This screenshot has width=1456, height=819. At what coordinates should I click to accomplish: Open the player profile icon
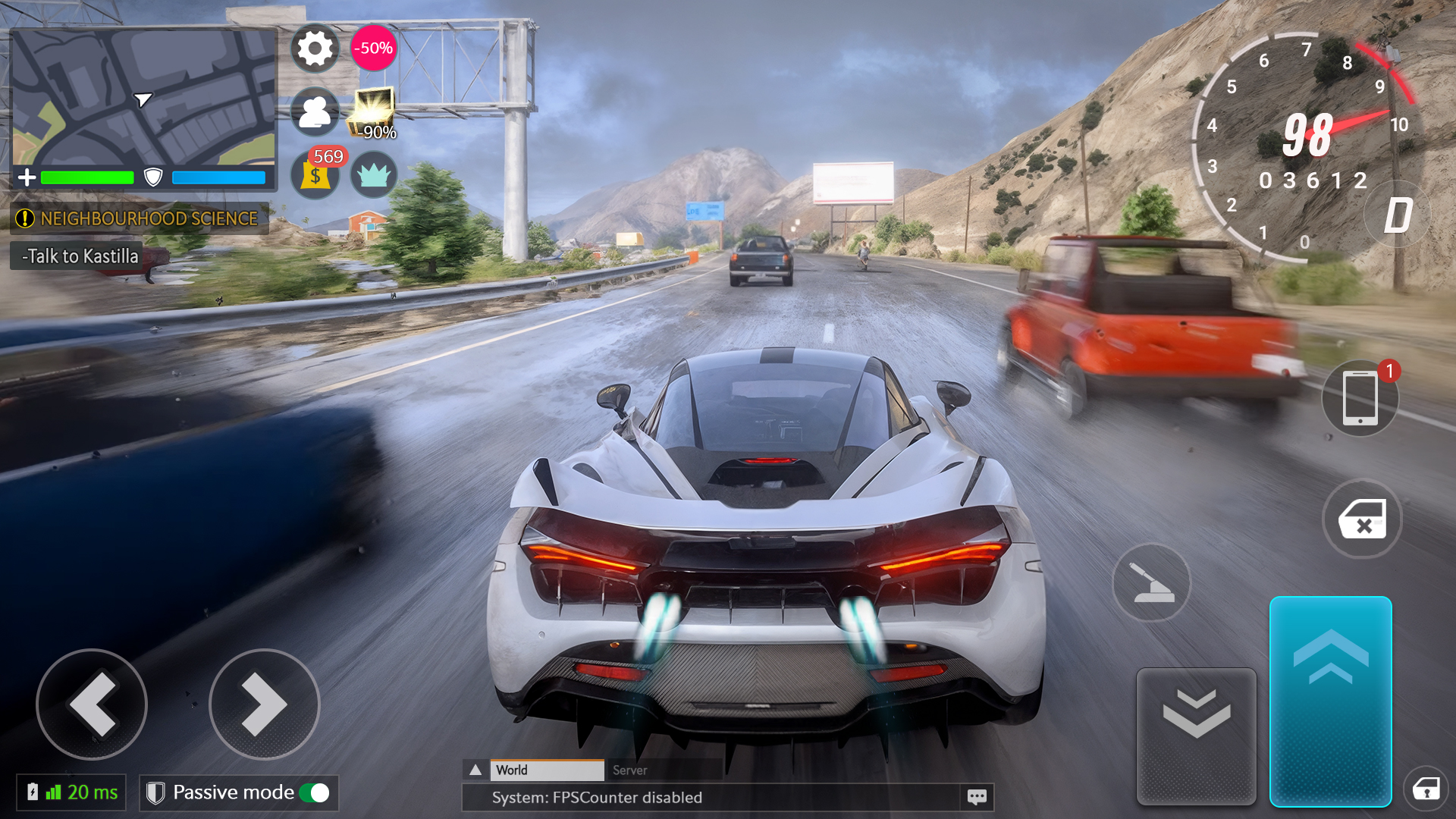(315, 112)
